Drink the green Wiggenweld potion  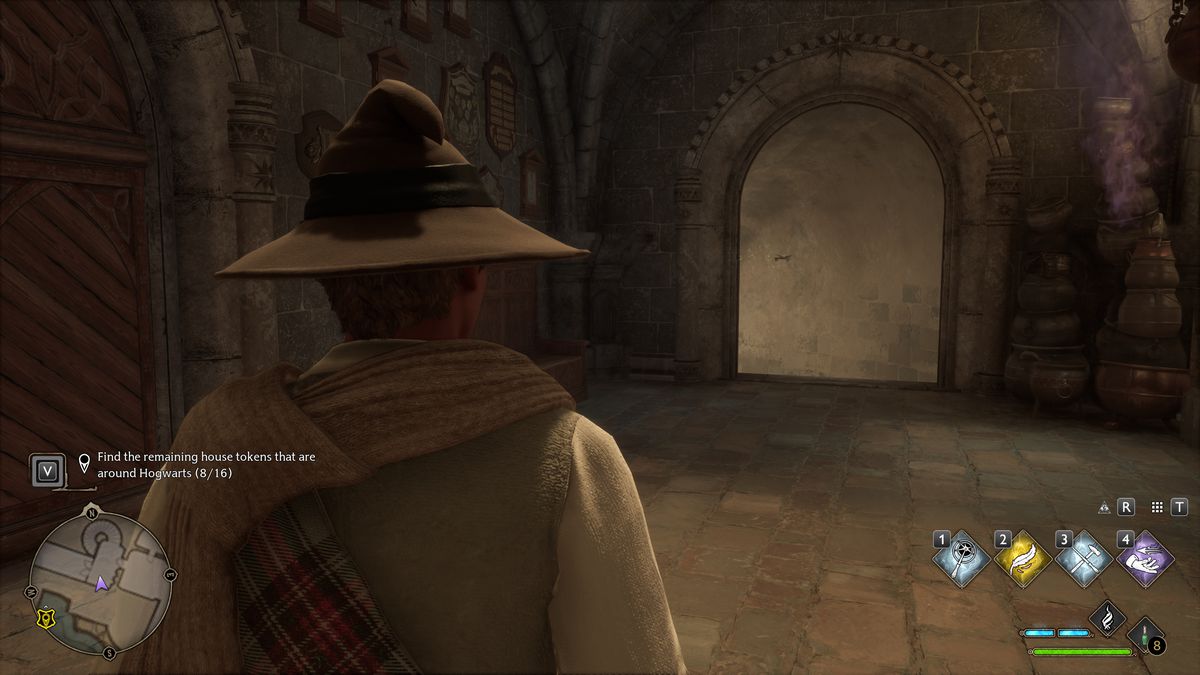pos(1147,637)
